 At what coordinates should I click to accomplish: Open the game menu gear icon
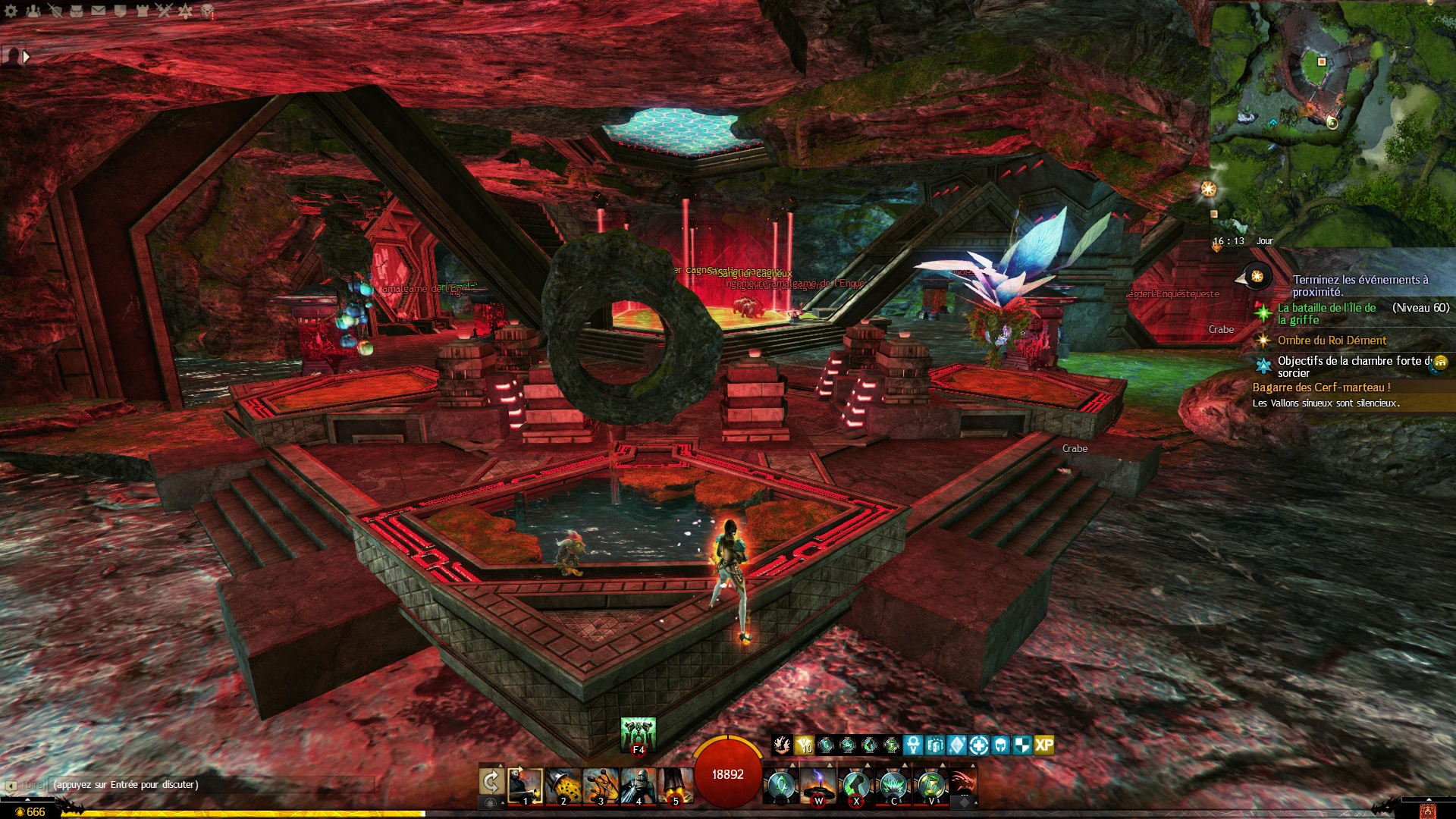click(x=11, y=11)
